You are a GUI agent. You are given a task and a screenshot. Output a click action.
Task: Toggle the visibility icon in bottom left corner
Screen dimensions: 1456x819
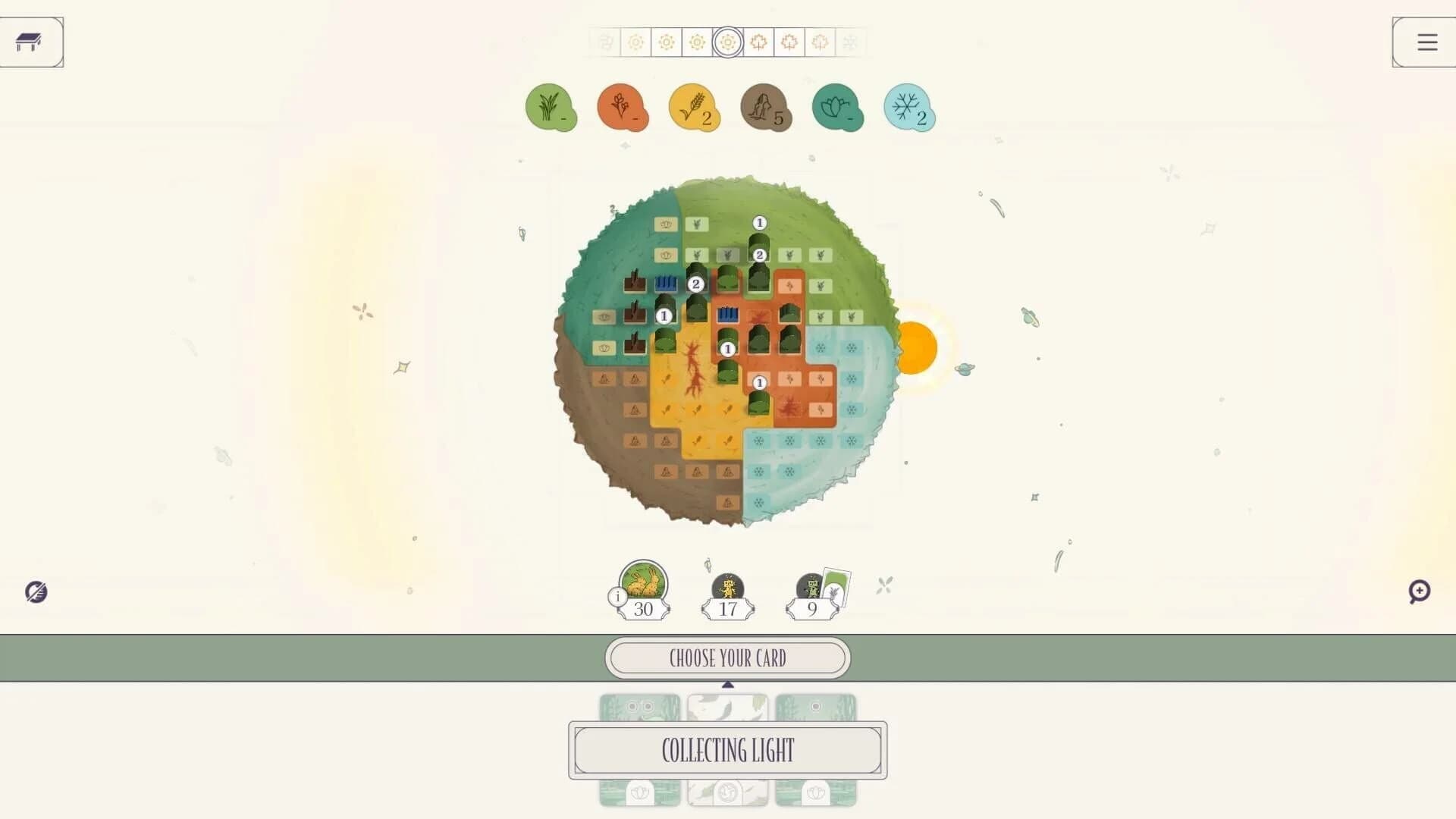(x=36, y=592)
